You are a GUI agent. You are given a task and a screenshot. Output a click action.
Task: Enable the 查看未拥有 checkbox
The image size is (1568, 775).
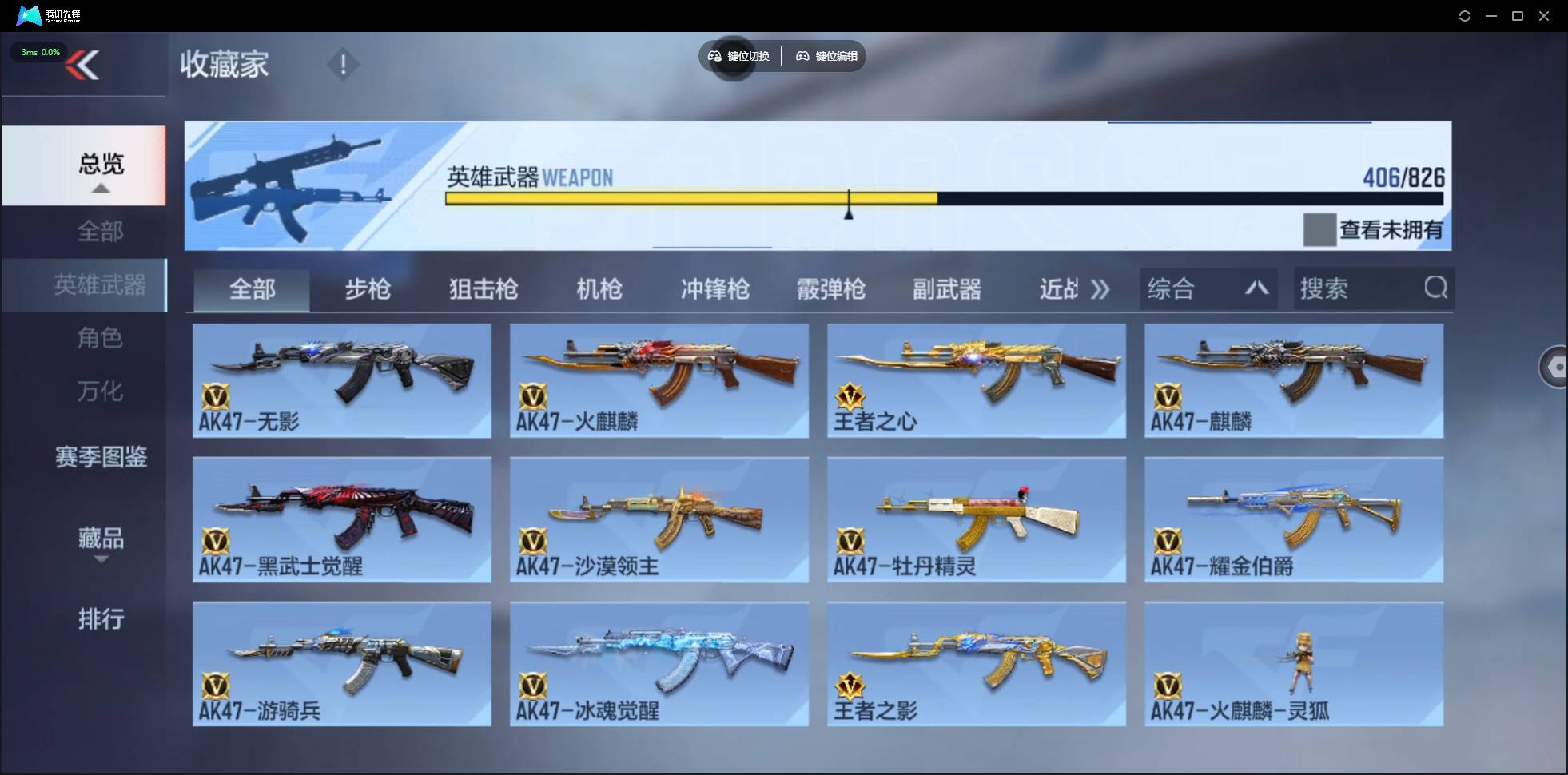(1320, 229)
